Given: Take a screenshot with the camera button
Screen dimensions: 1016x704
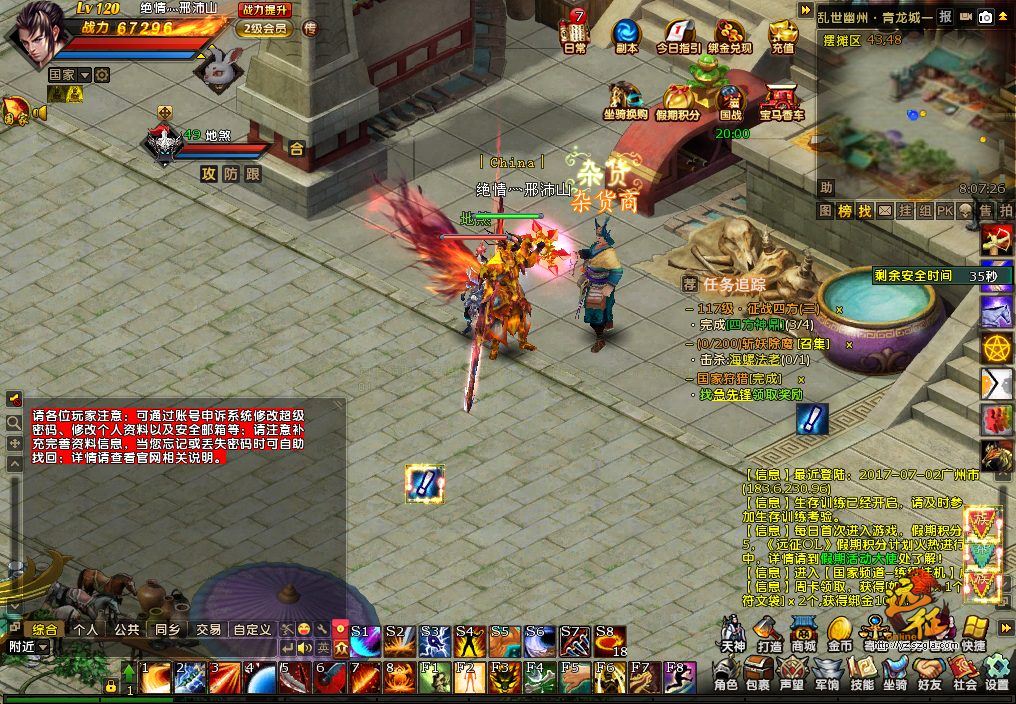Looking at the screenshot, I should [x=986, y=17].
